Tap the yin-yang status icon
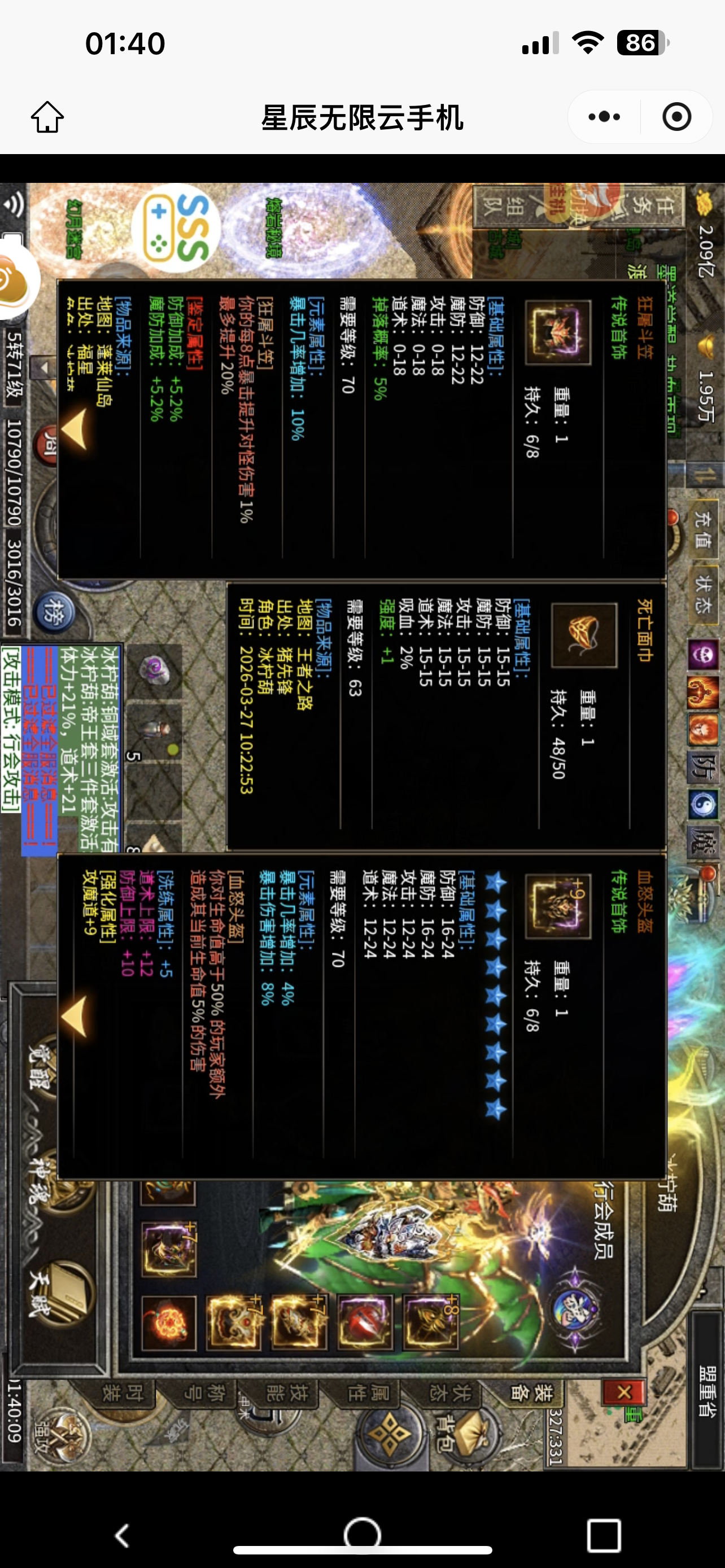 (x=703, y=805)
